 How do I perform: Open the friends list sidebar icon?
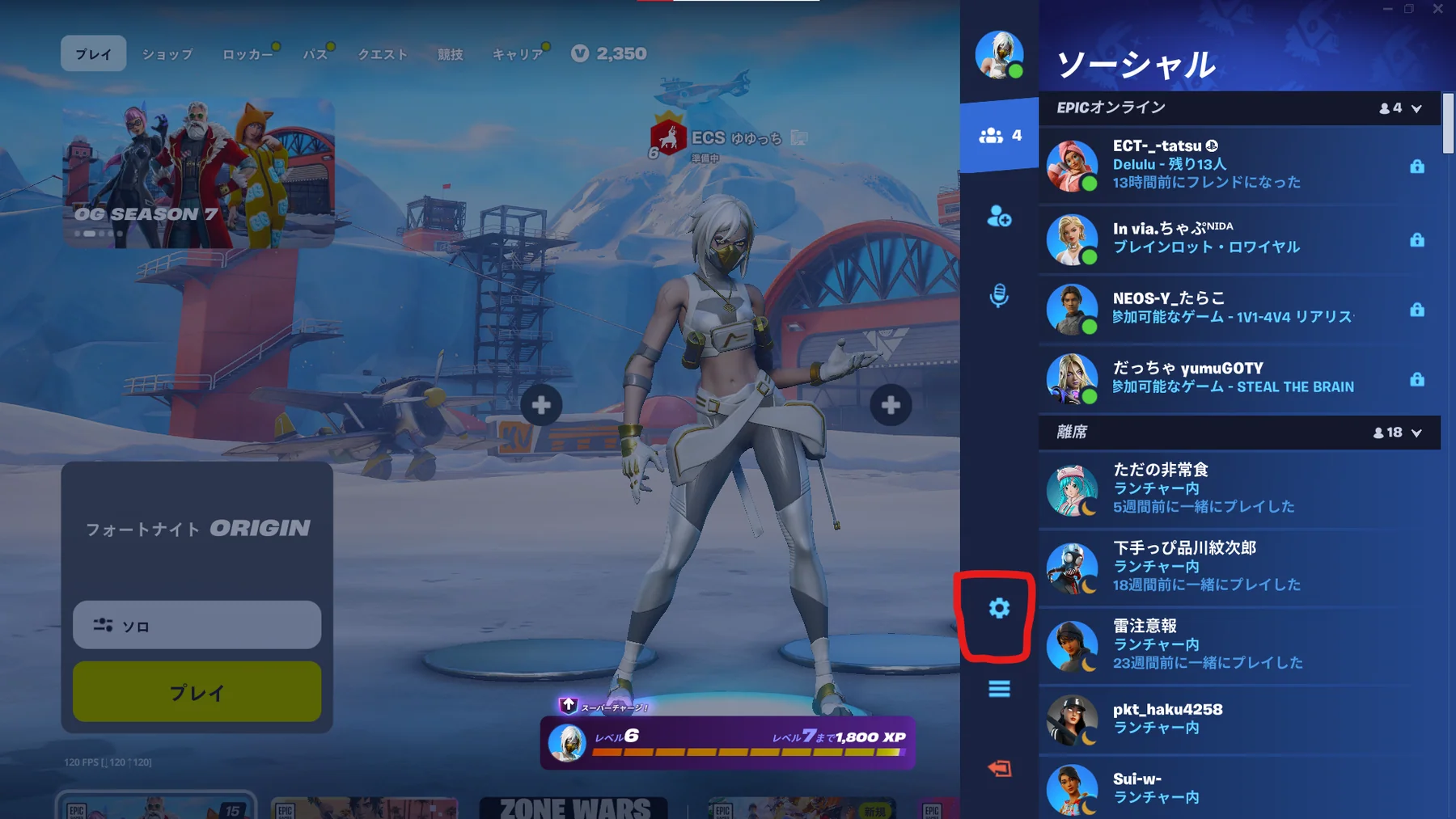tap(995, 134)
